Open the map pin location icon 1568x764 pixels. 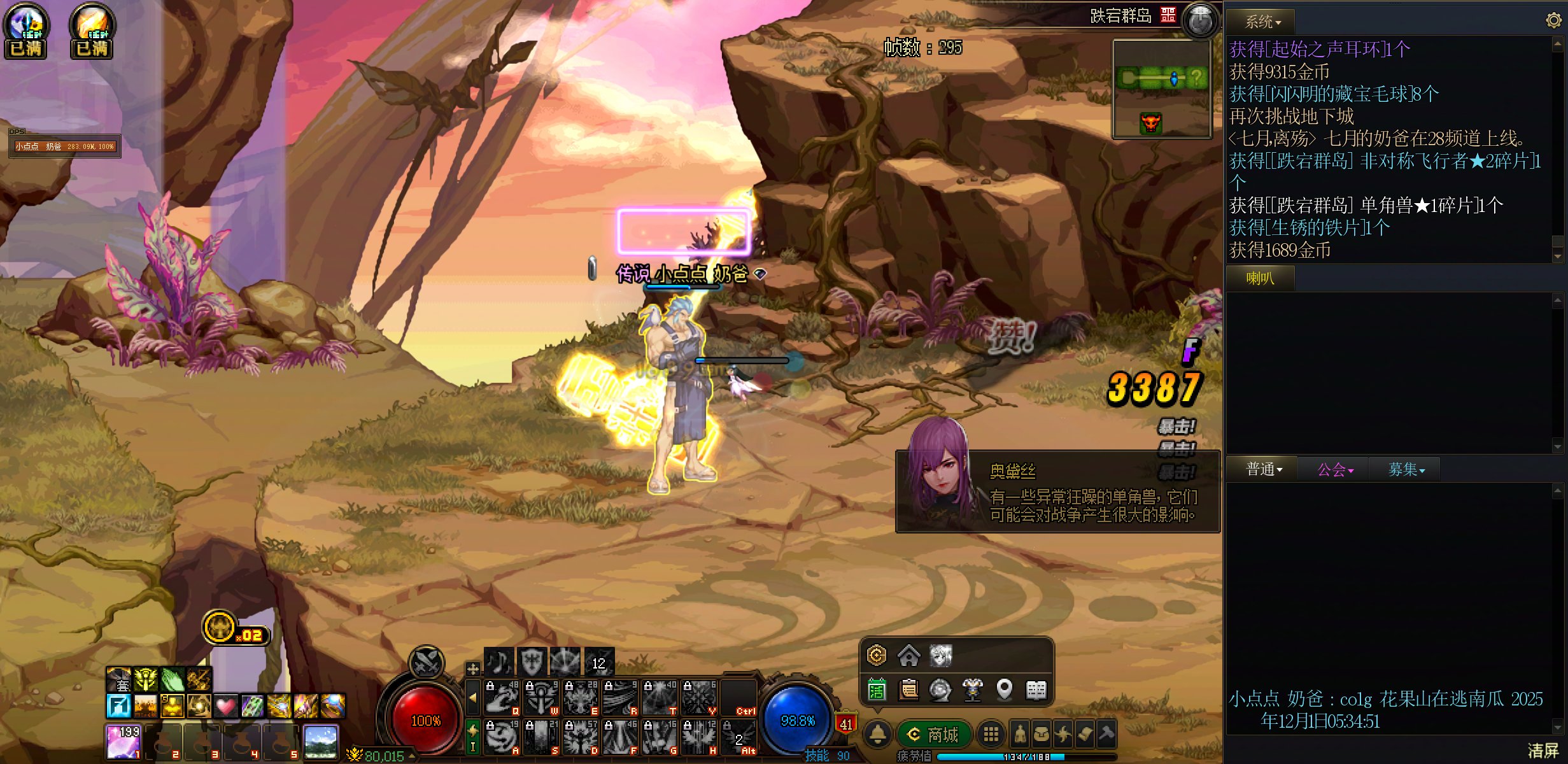1004,690
